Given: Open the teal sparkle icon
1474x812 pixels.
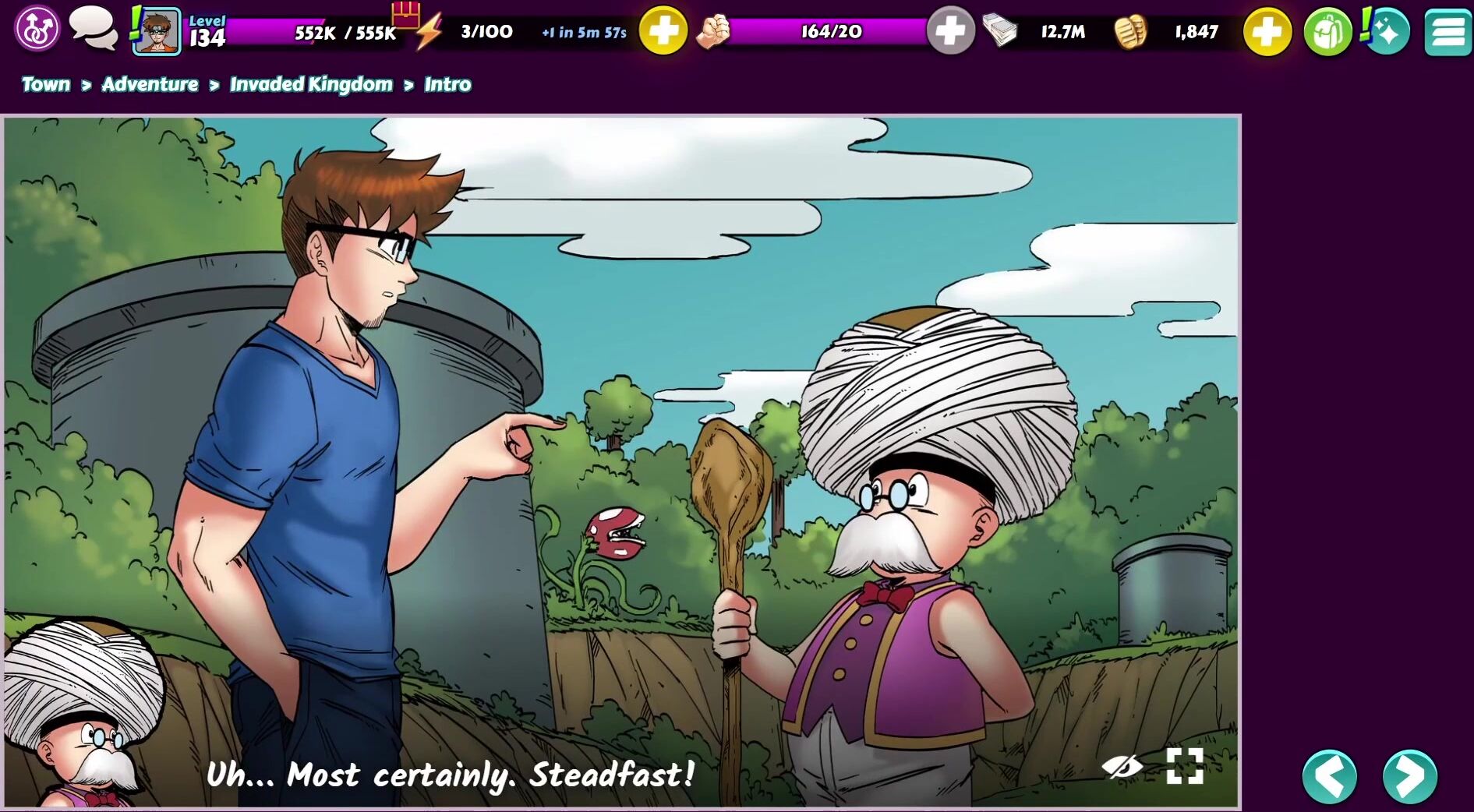Looking at the screenshot, I should pyautogui.click(x=1387, y=31).
